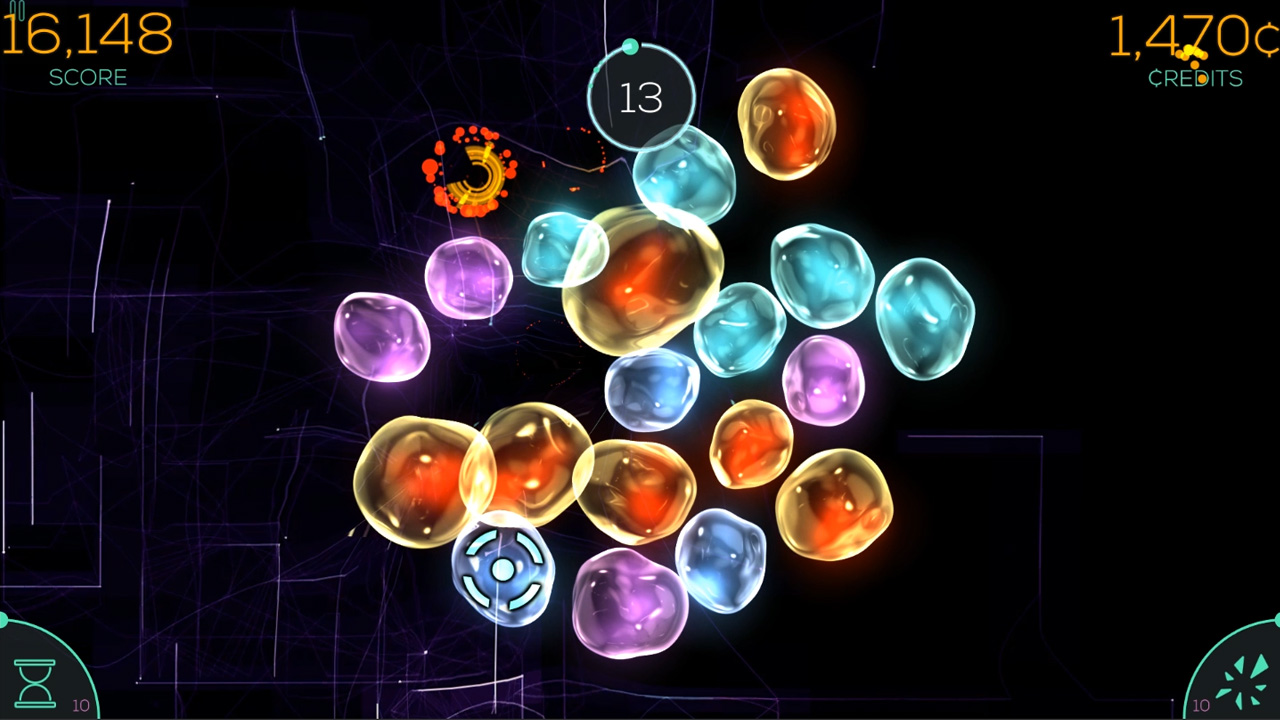Viewport: 1280px width, 720px height.
Task: Click the rotating reticle inside the blue bubble
Action: 502,570
